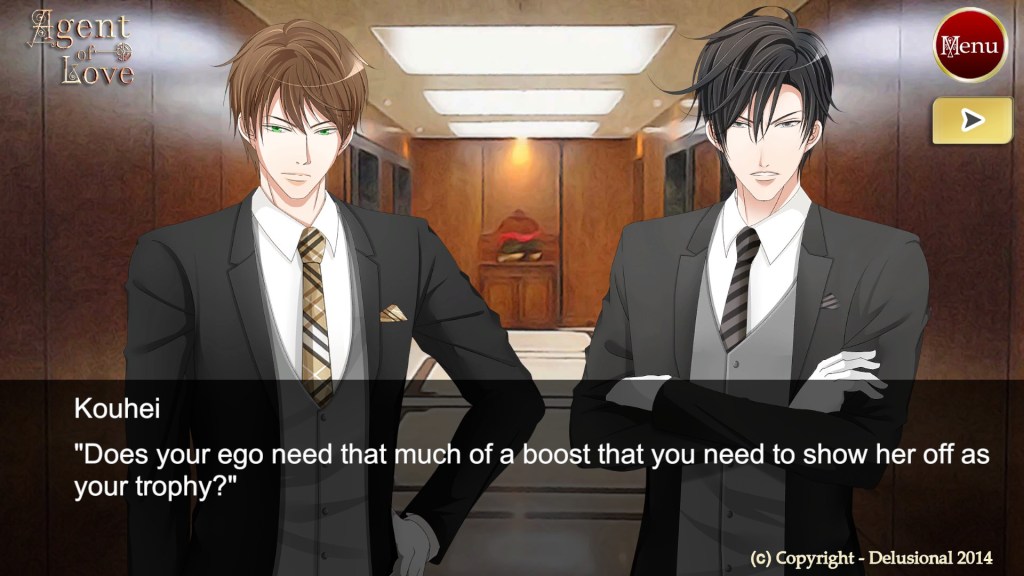Click the yellow arrow skip button
Image resolution: width=1024 pixels, height=576 pixels.
pos(971,121)
